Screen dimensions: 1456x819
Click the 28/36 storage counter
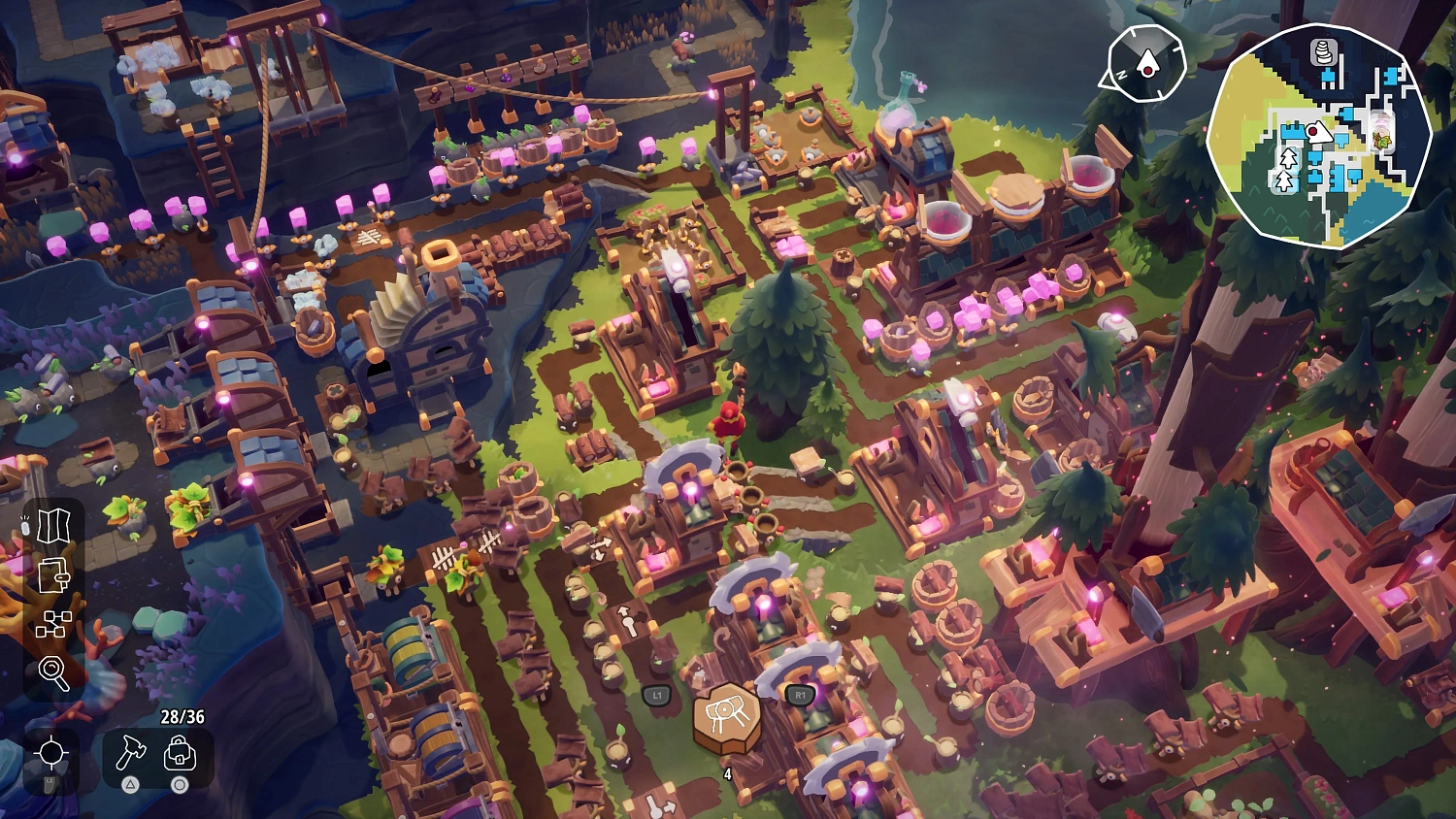click(182, 716)
